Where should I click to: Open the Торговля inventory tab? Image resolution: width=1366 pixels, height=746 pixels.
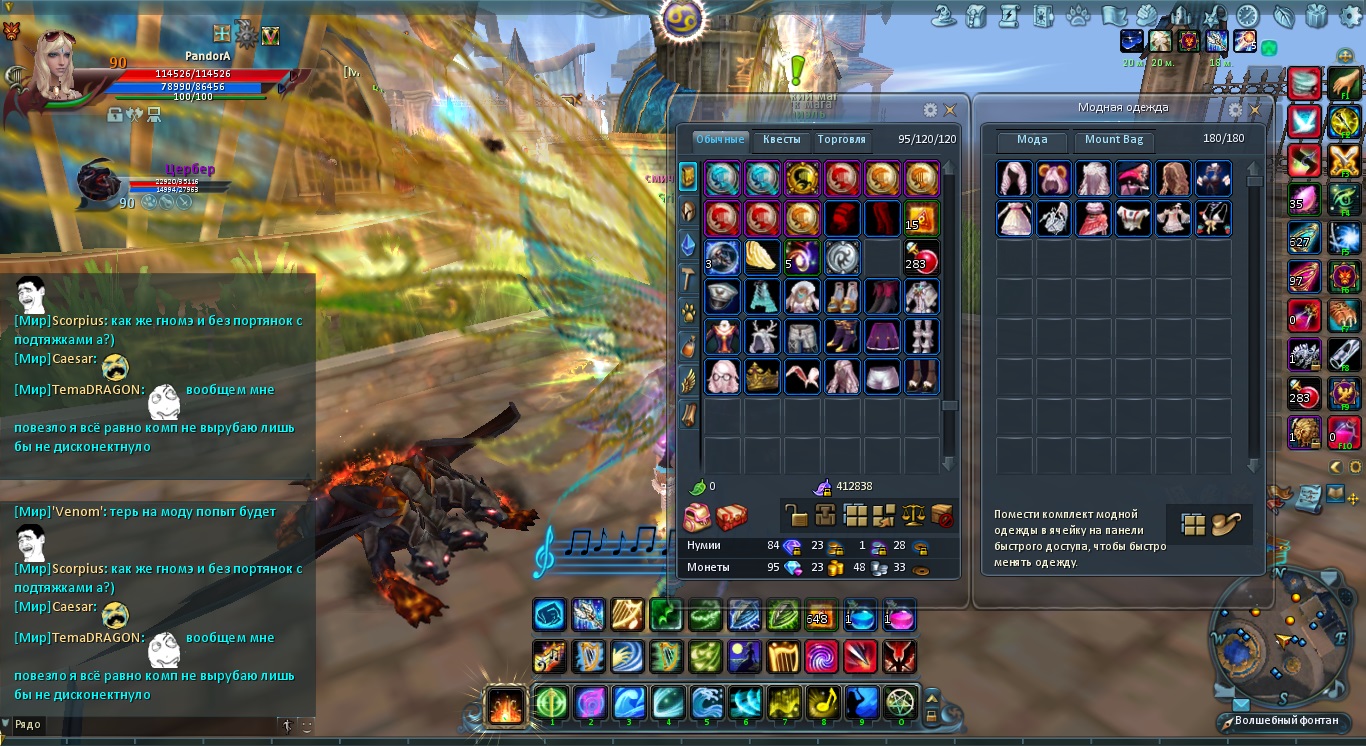pos(841,140)
